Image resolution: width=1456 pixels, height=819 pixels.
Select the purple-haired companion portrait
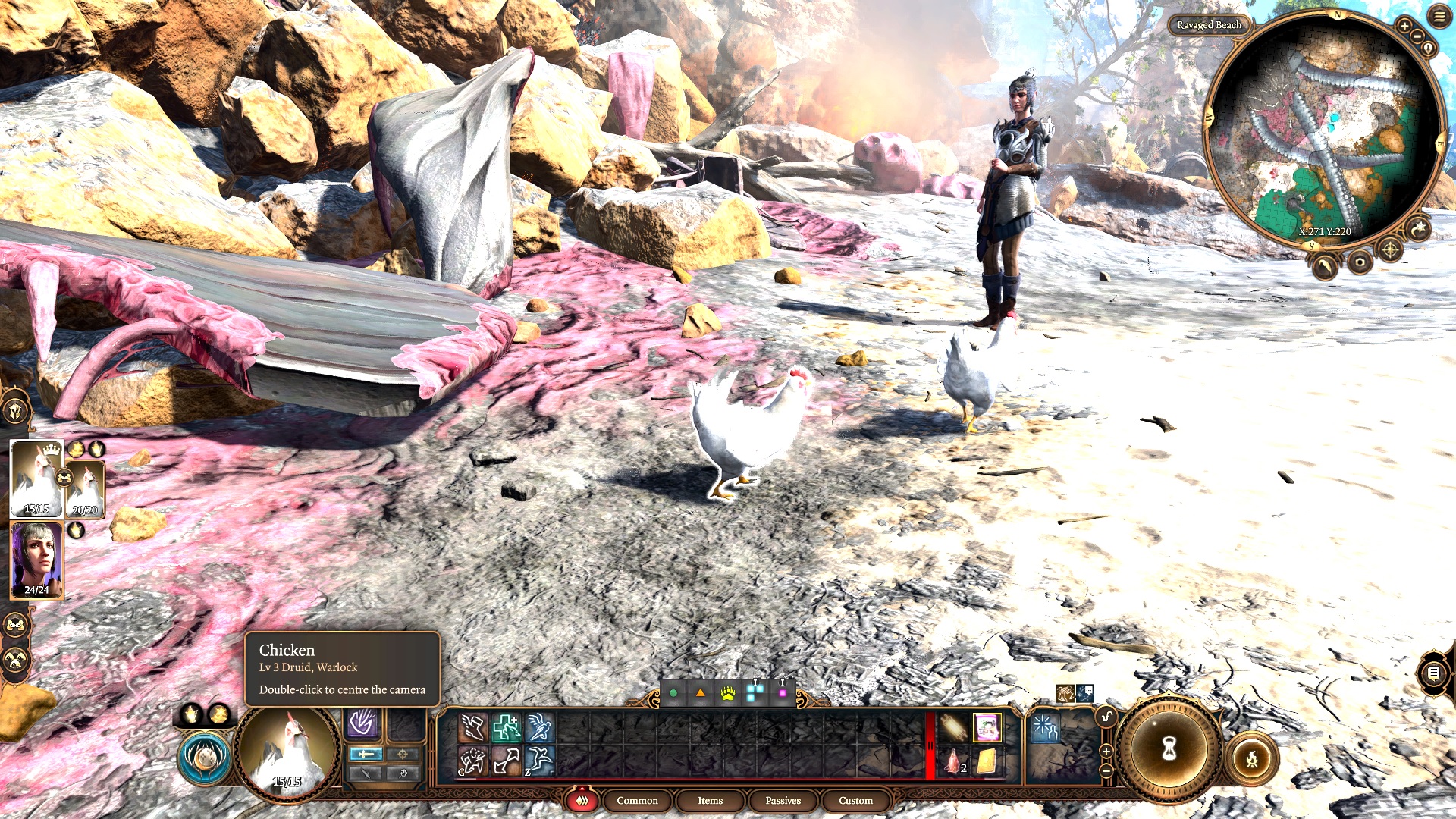tap(36, 560)
